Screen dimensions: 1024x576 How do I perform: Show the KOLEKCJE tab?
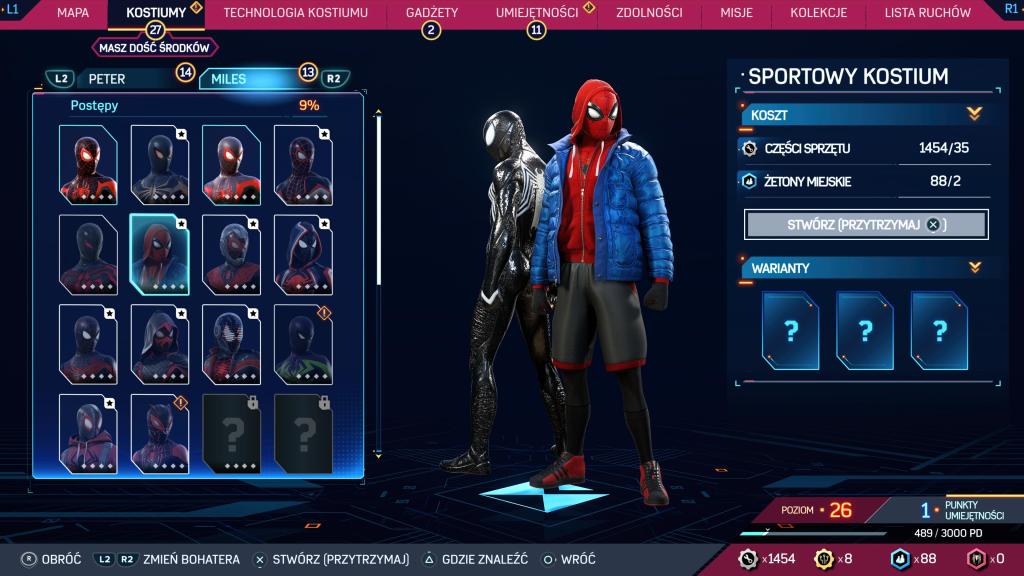pos(818,13)
